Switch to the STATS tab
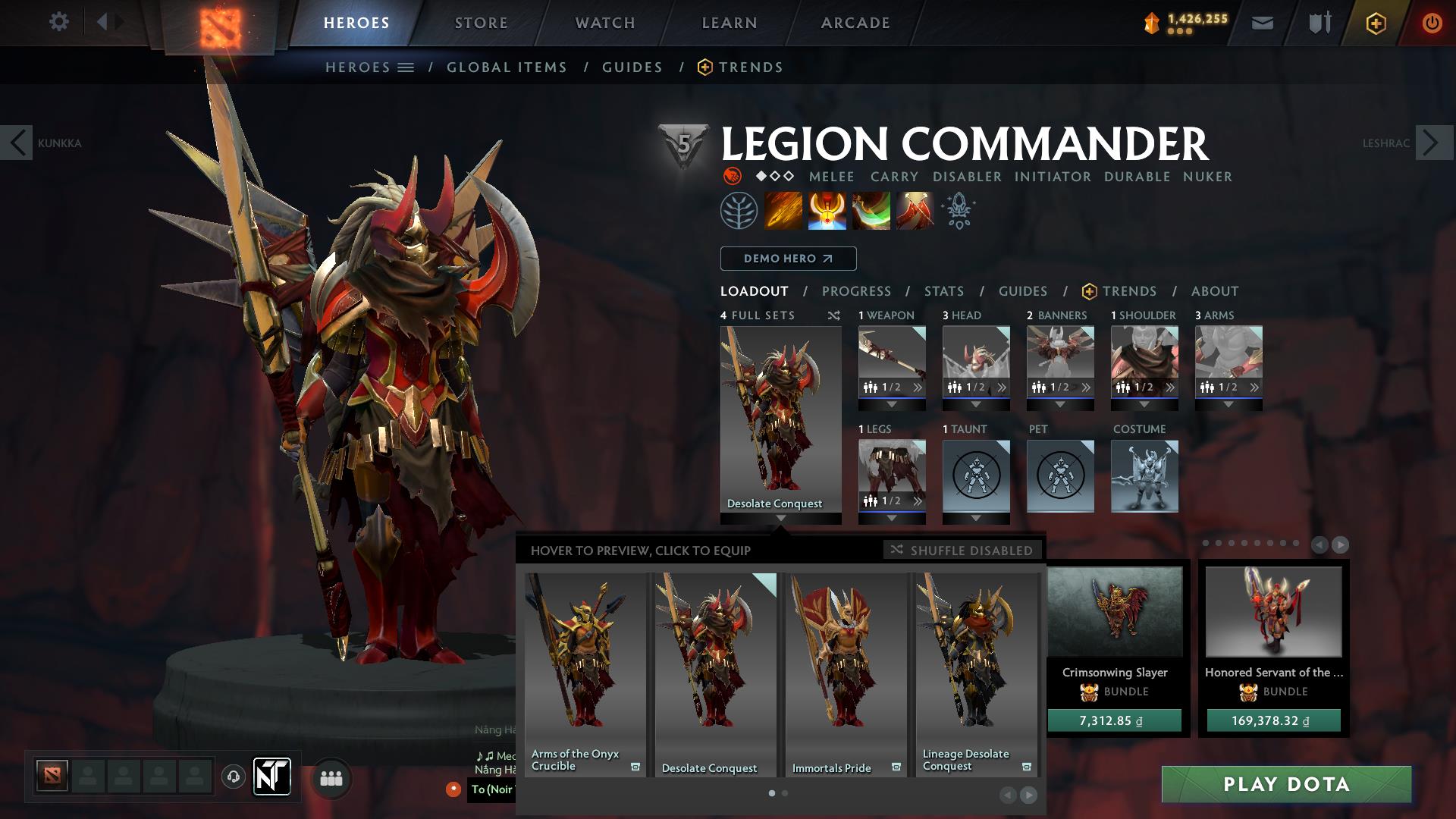The height and width of the screenshot is (819, 1456). 943,290
